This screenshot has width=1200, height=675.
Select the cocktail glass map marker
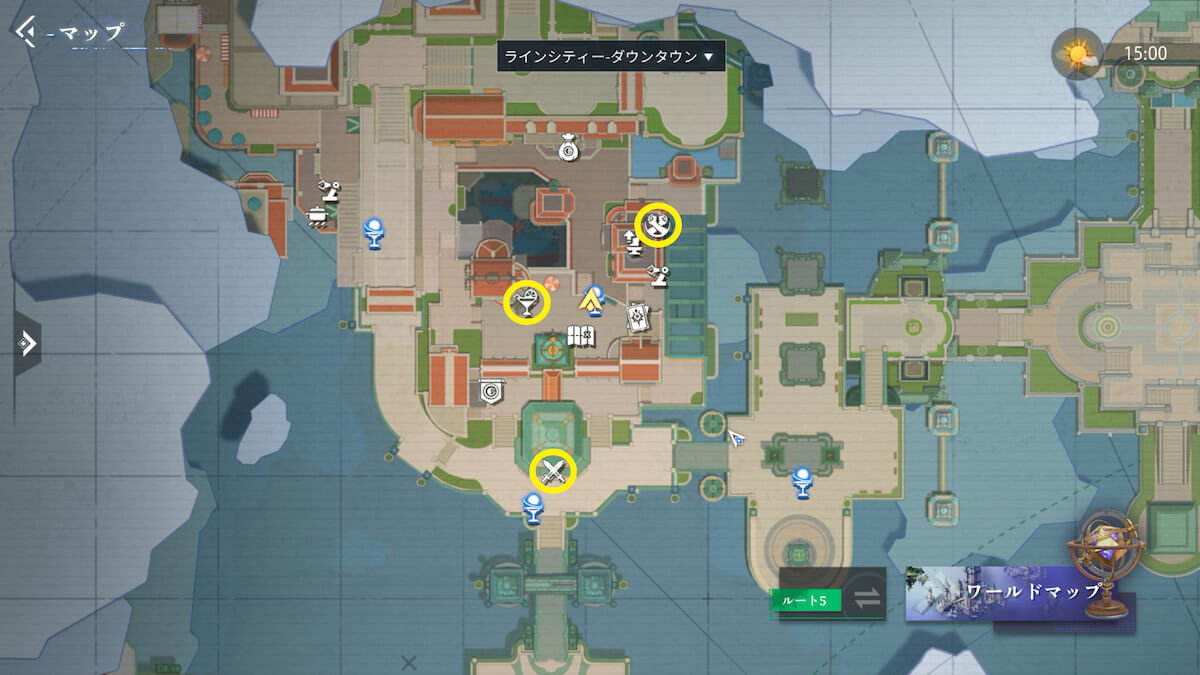(526, 301)
